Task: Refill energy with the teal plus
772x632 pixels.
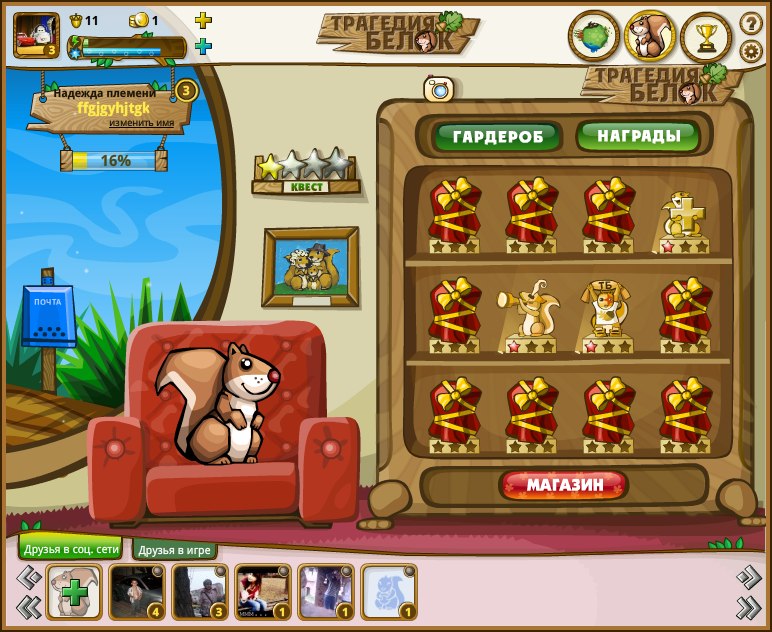Action: (203, 46)
